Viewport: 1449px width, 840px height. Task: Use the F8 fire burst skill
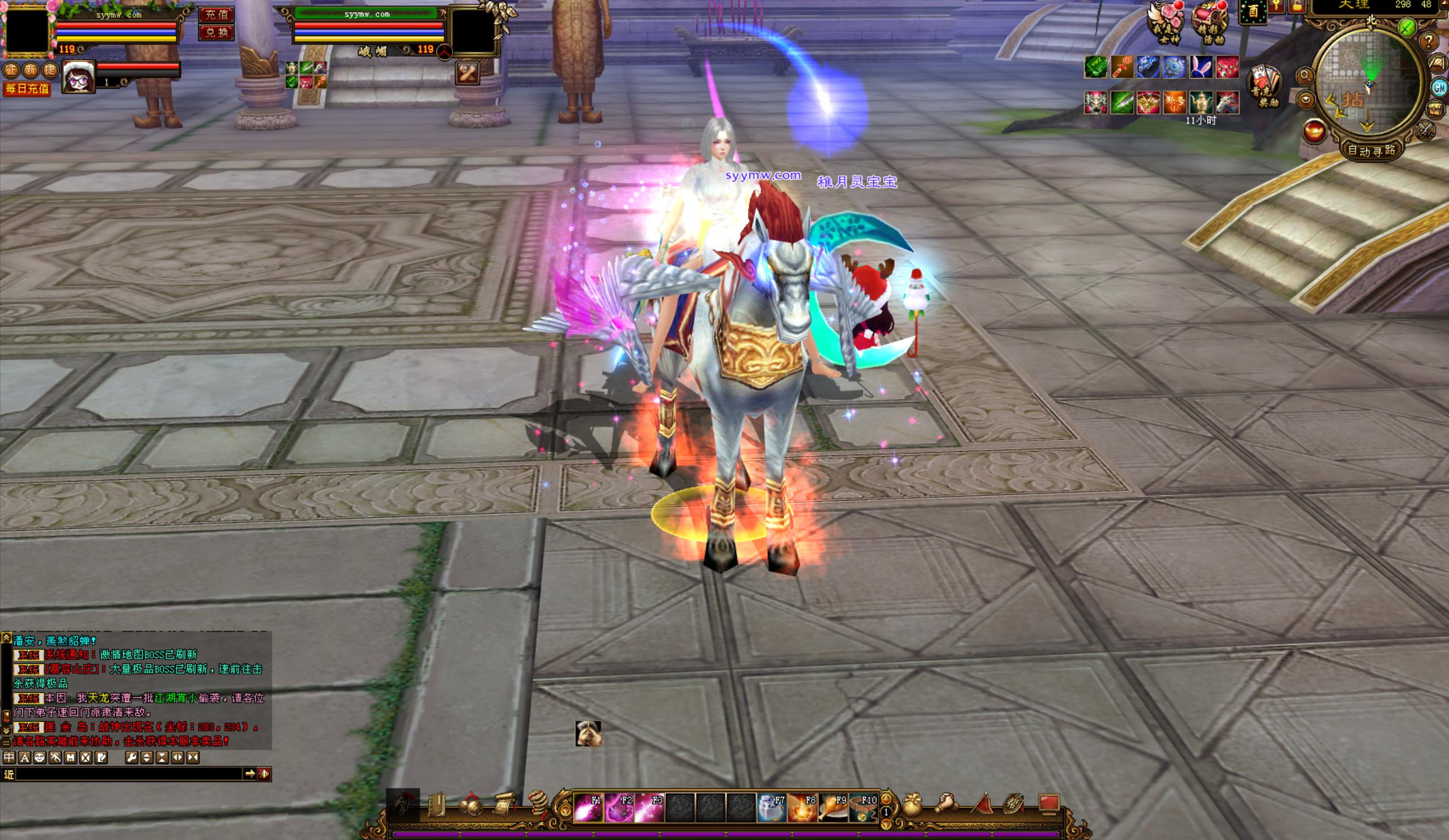[802, 808]
